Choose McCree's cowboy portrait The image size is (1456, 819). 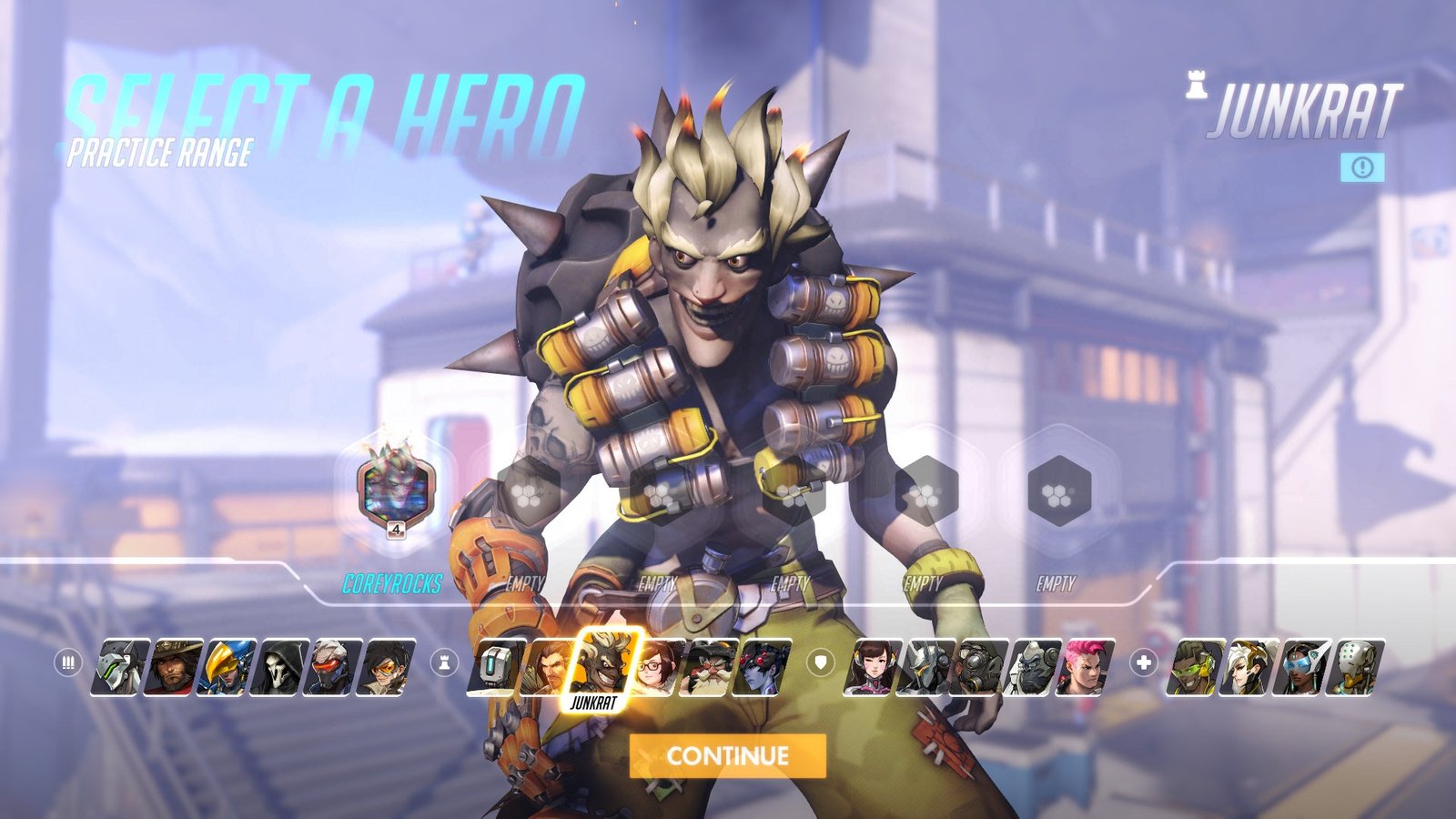(173, 667)
